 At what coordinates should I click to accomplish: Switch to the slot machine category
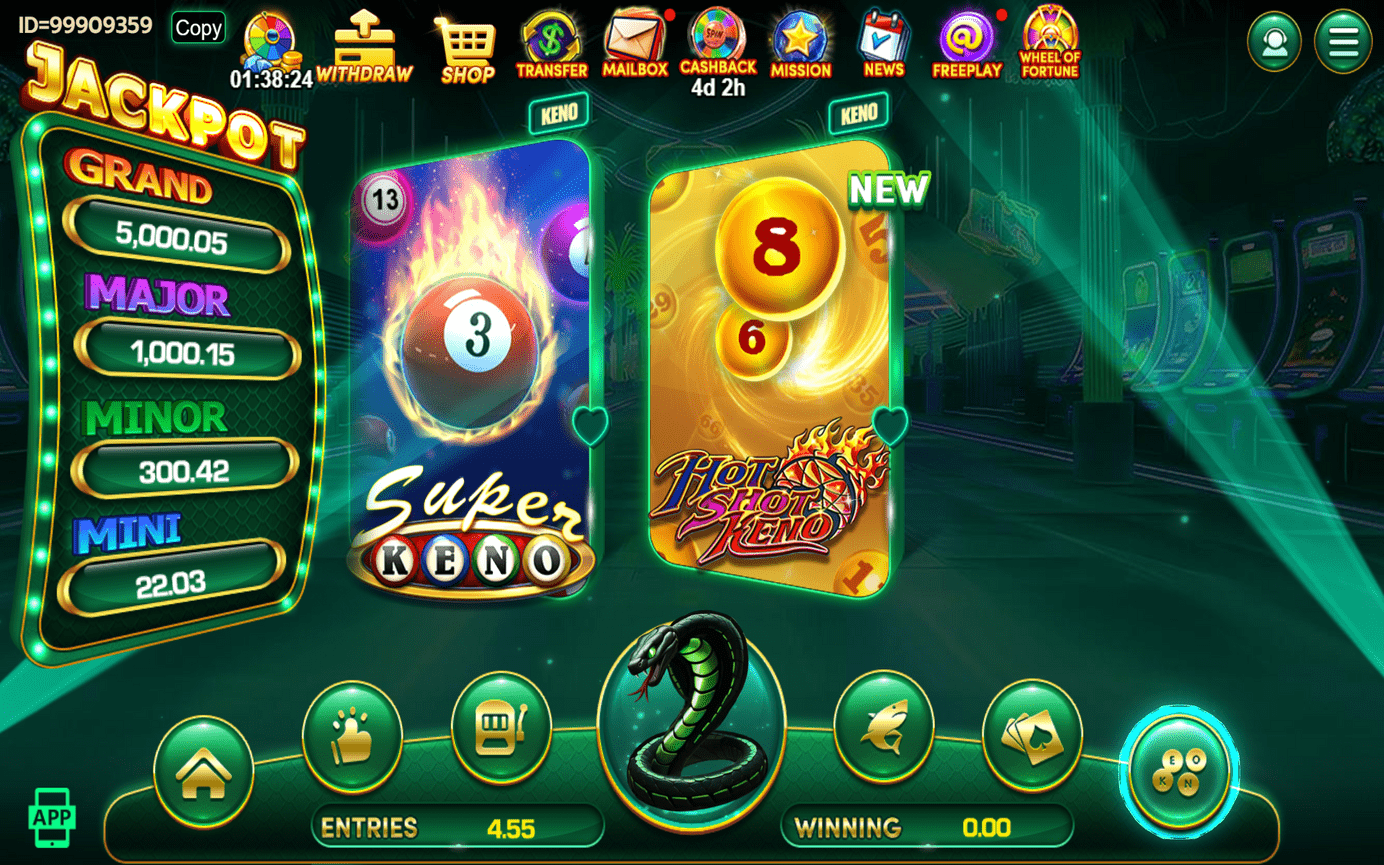coord(500,729)
